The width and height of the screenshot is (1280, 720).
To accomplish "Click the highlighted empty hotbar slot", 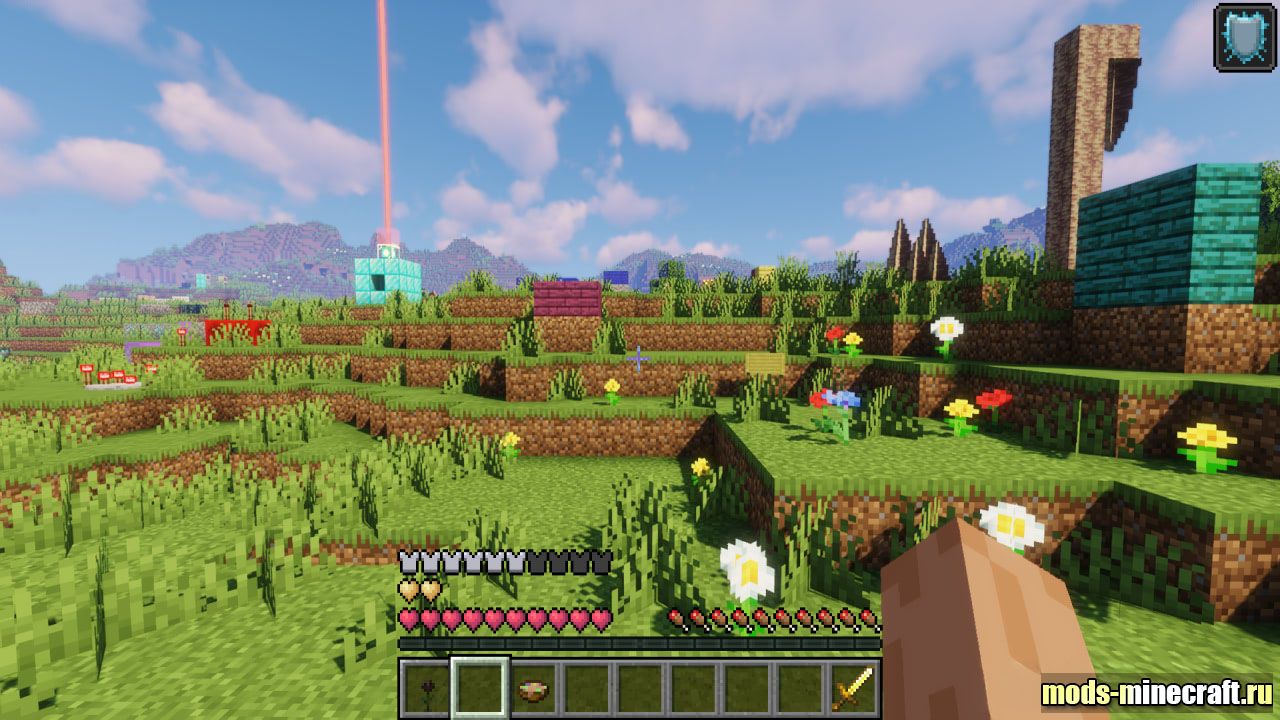I will click(x=480, y=688).
